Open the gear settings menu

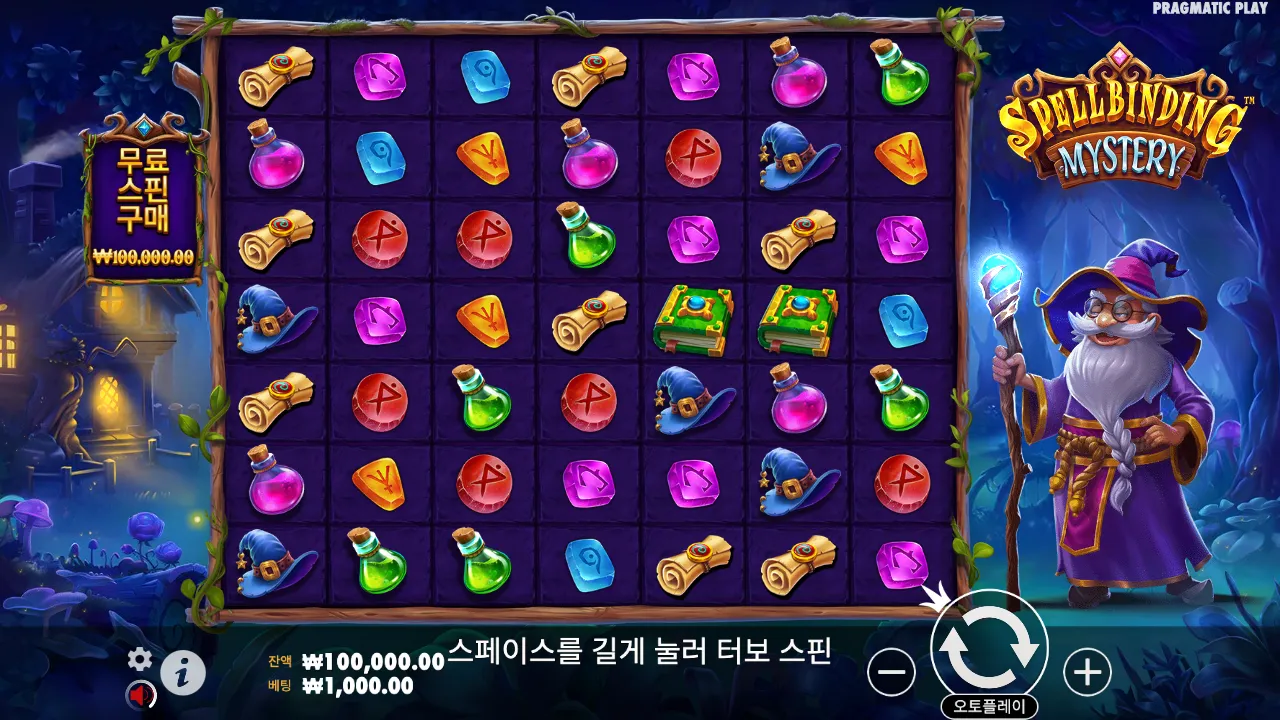[140, 658]
